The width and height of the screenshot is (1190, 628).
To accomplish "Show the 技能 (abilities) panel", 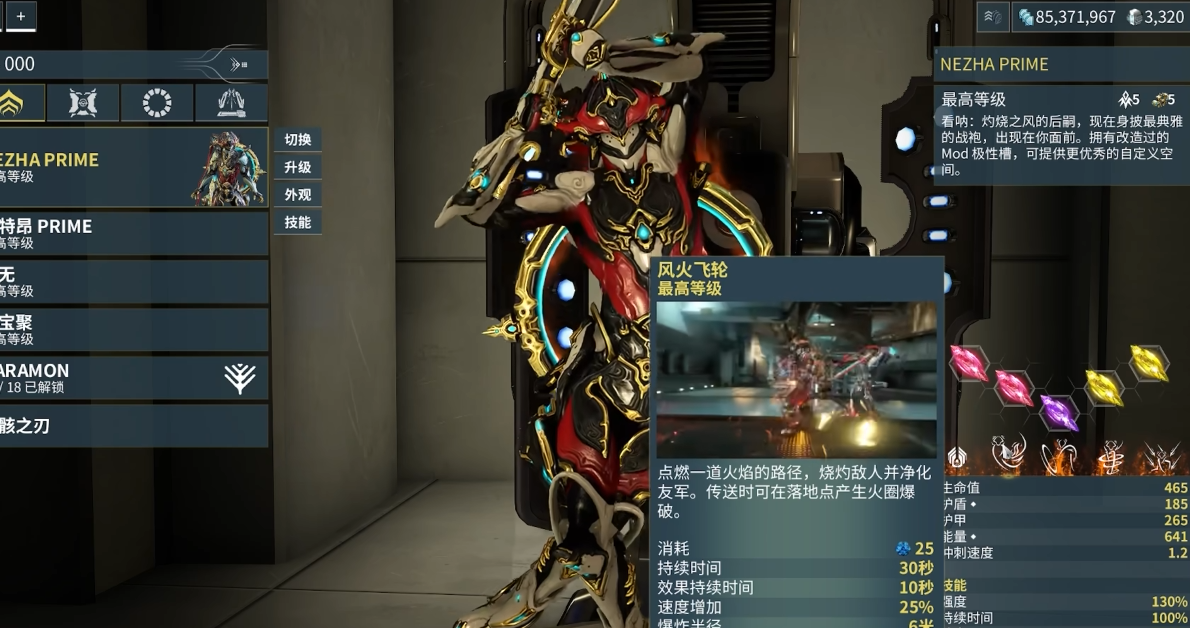I will point(297,222).
